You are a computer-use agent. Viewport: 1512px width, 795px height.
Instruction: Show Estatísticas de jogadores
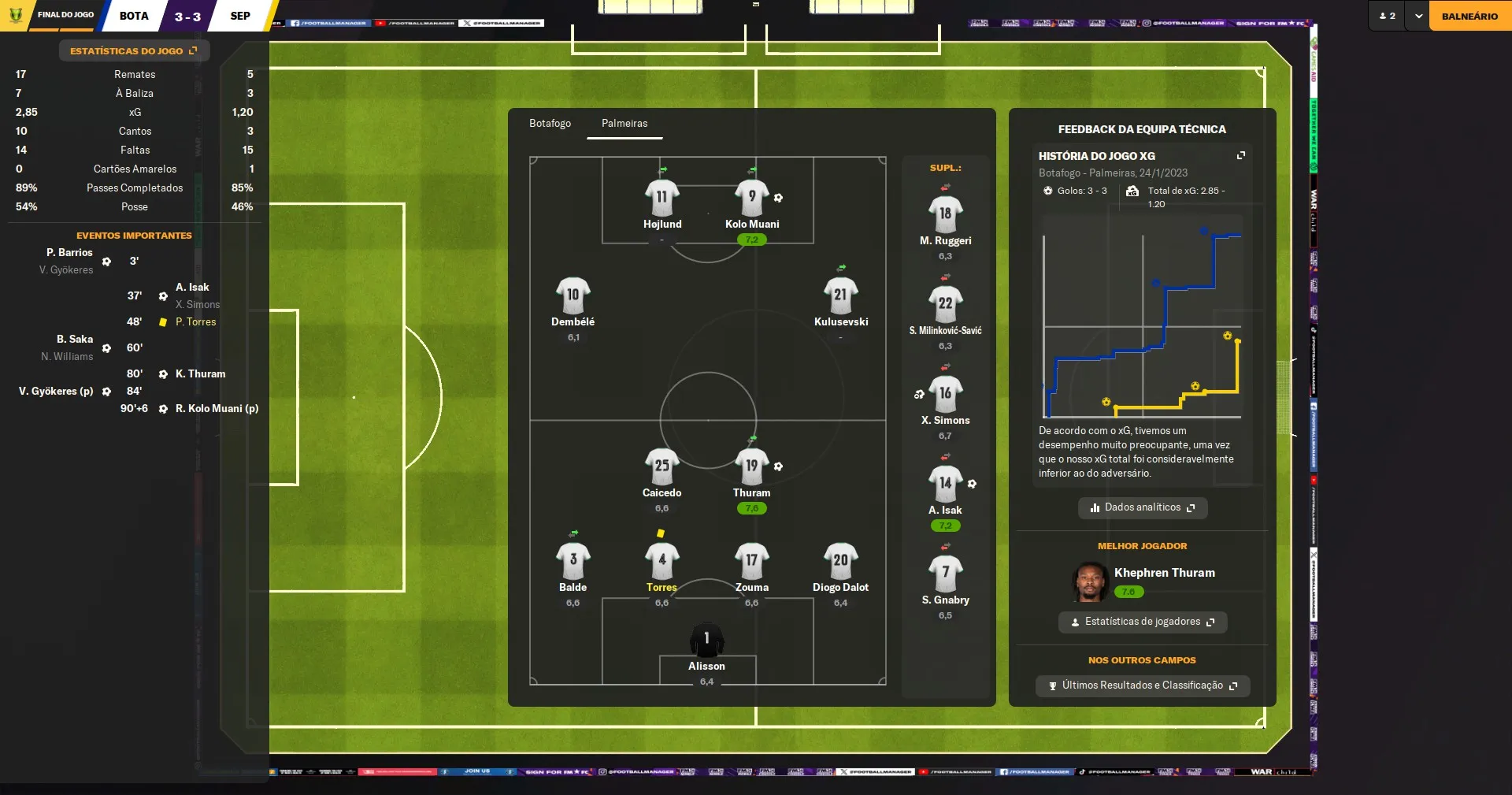1142,622
